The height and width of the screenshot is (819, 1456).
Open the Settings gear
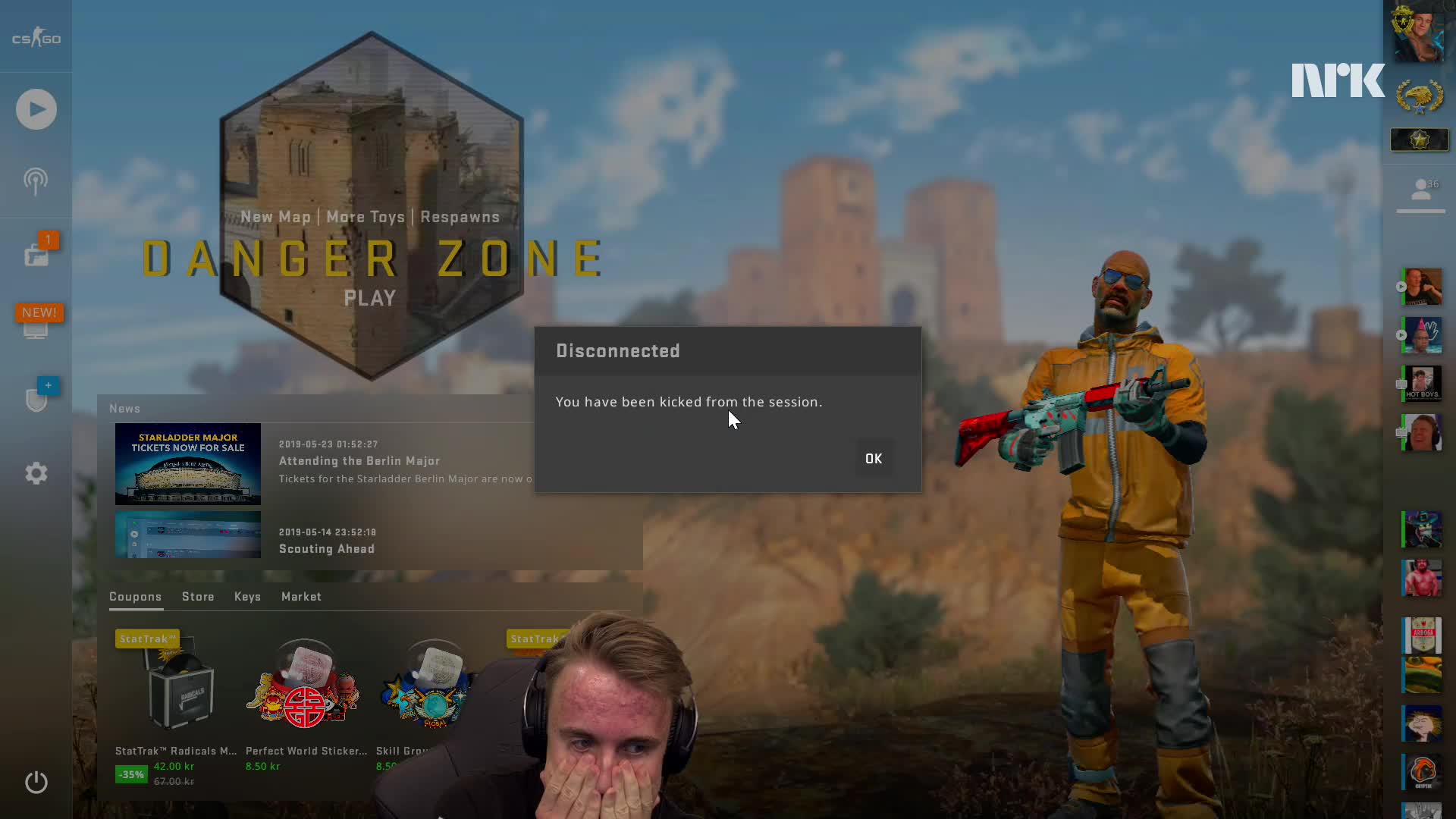click(36, 474)
